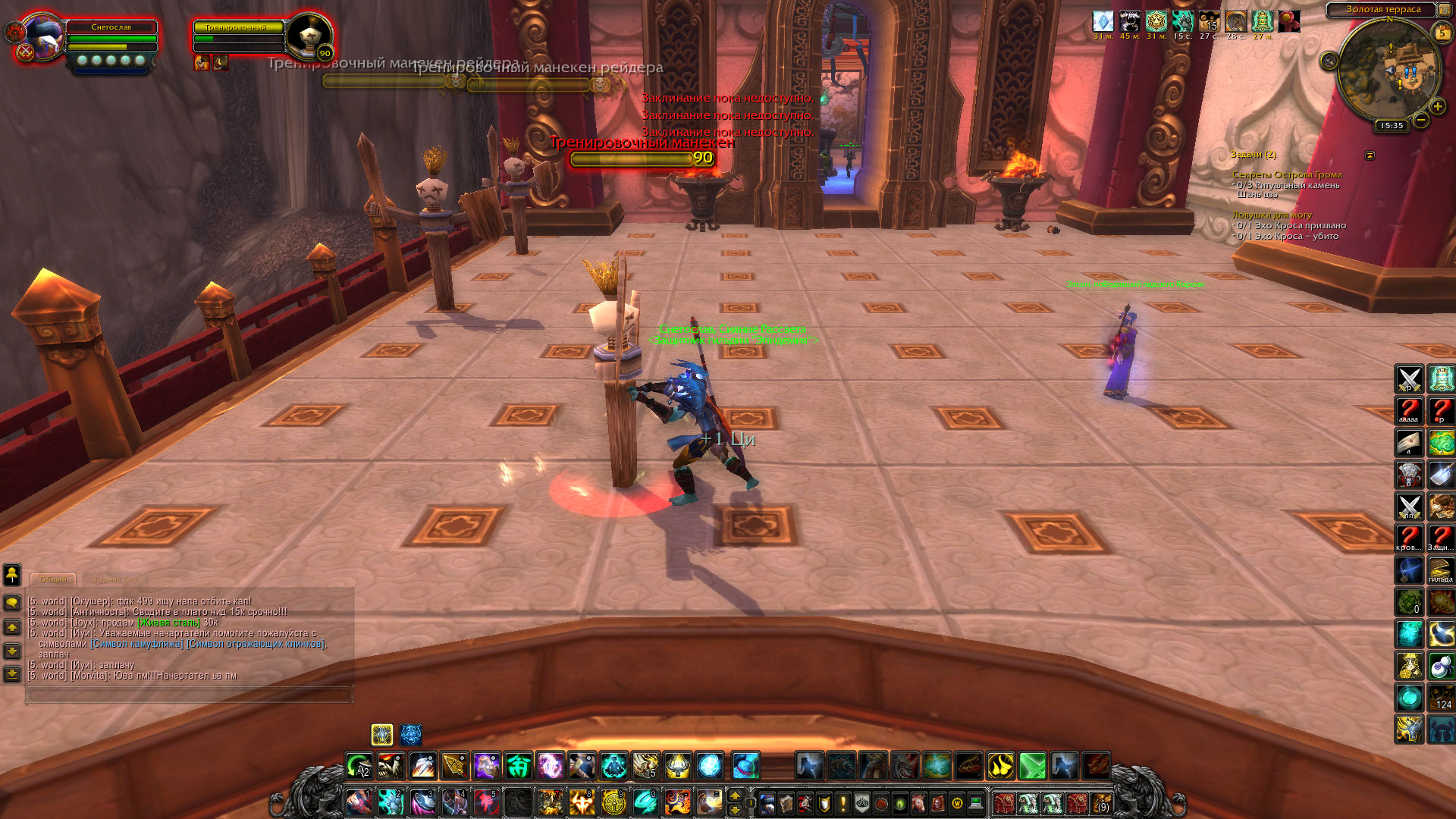The image size is (1456, 819).
Task: Select the Секреты Острова Грома quest
Action: 1287,175
